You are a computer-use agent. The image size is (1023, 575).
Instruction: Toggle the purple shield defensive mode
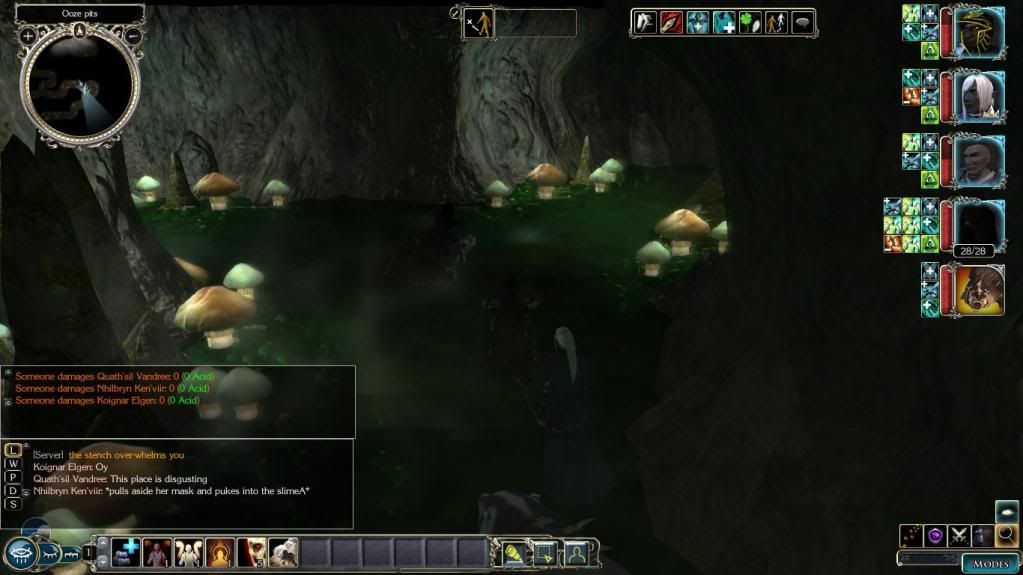(935, 535)
